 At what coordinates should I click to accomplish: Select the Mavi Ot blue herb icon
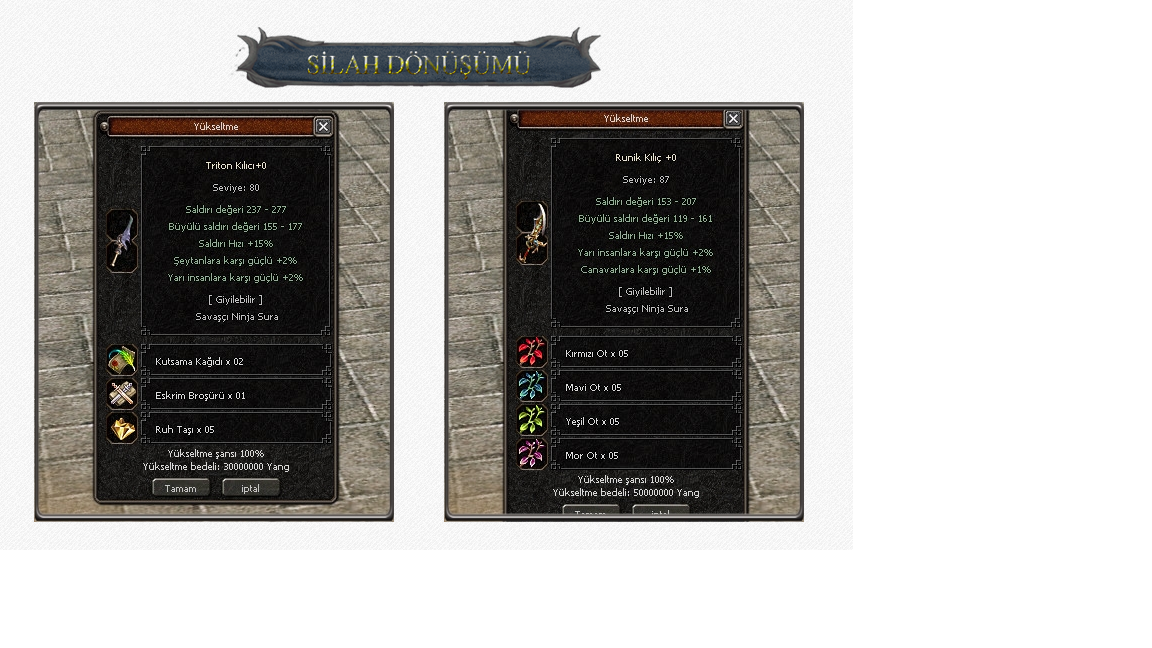tap(532, 386)
